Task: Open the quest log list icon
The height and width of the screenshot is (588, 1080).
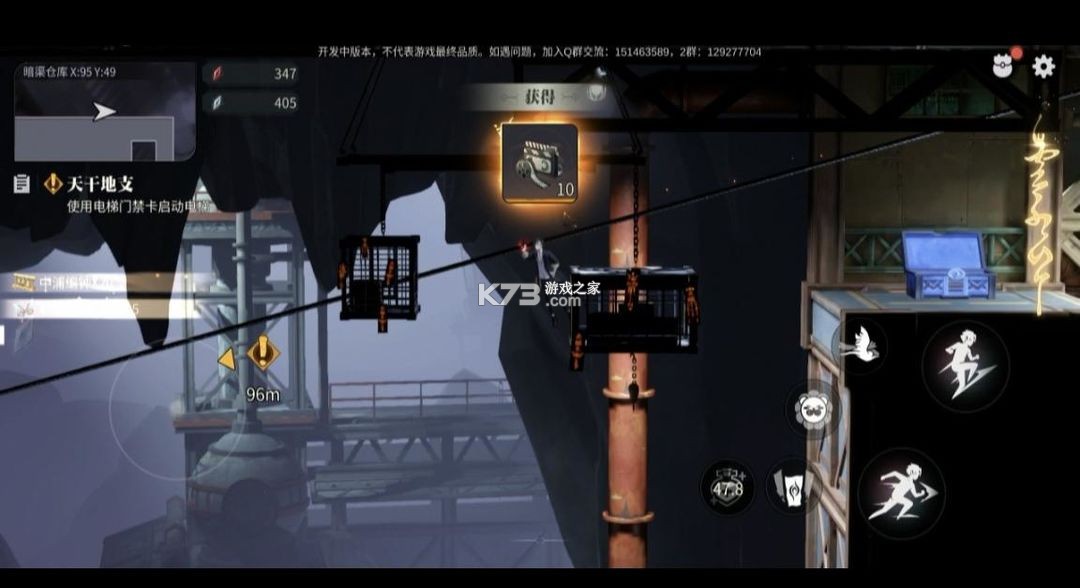Action: click(22, 184)
